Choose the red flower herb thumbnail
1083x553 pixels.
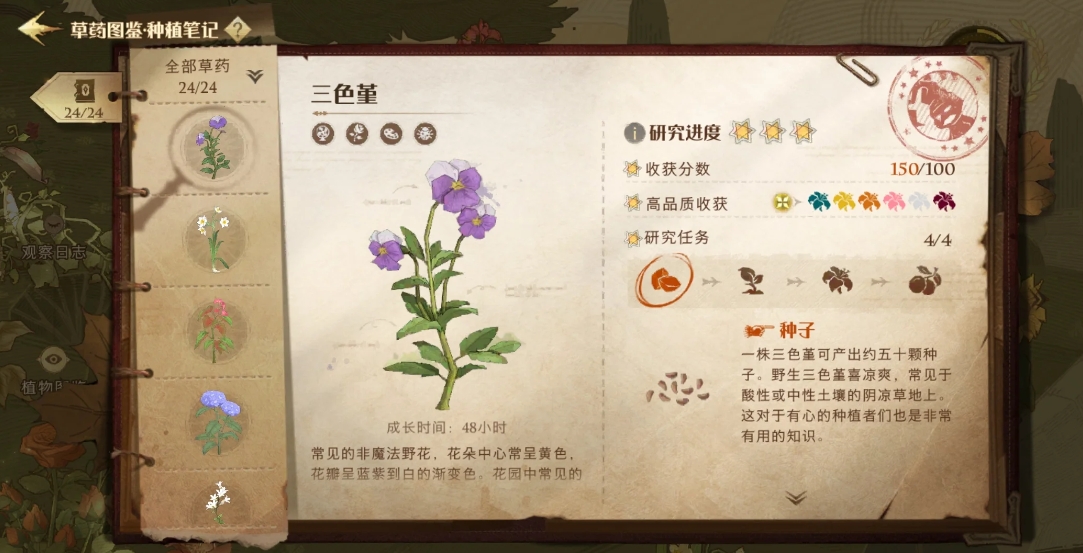tap(215, 330)
